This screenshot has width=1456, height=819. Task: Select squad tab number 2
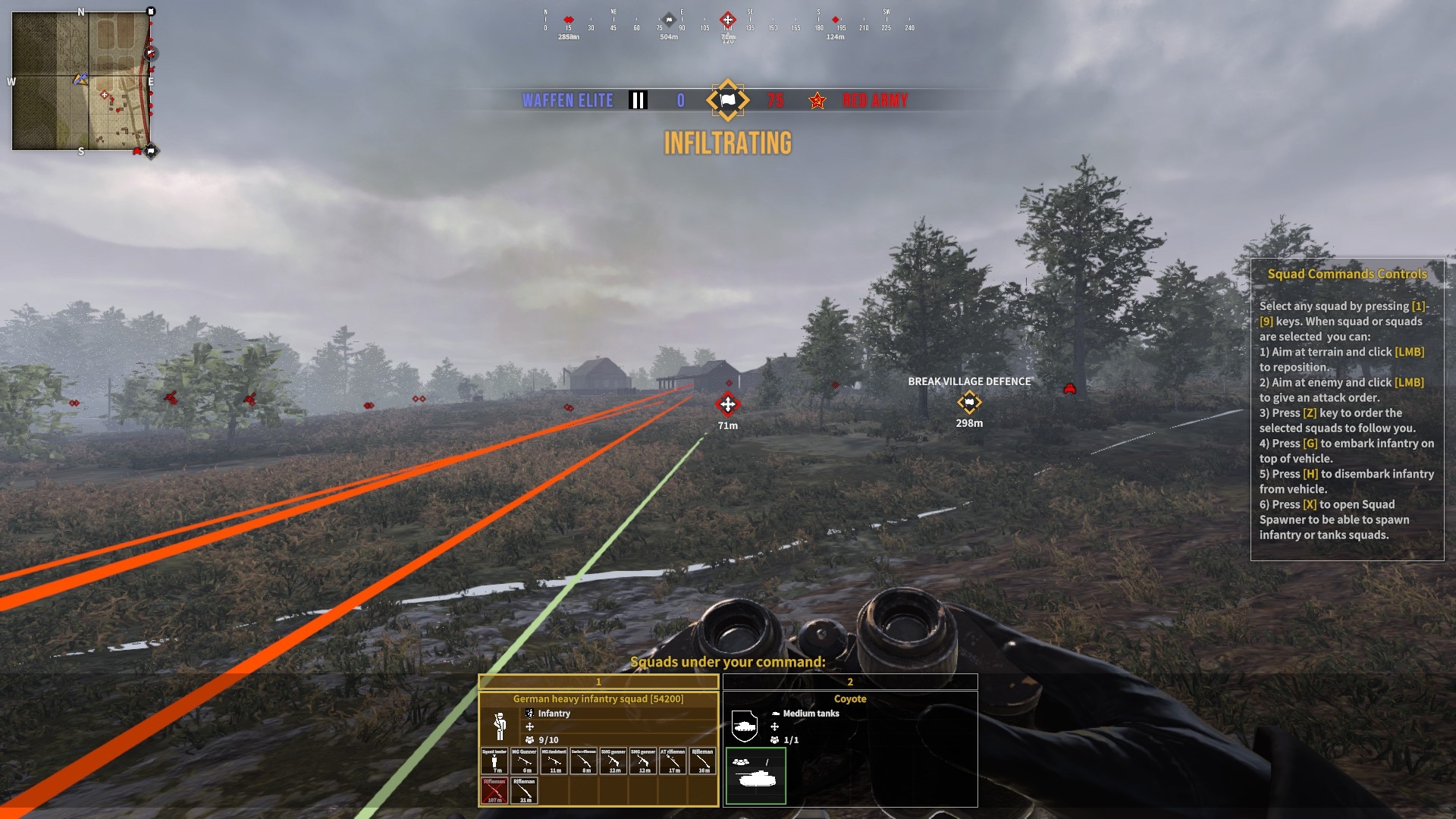pos(850,682)
